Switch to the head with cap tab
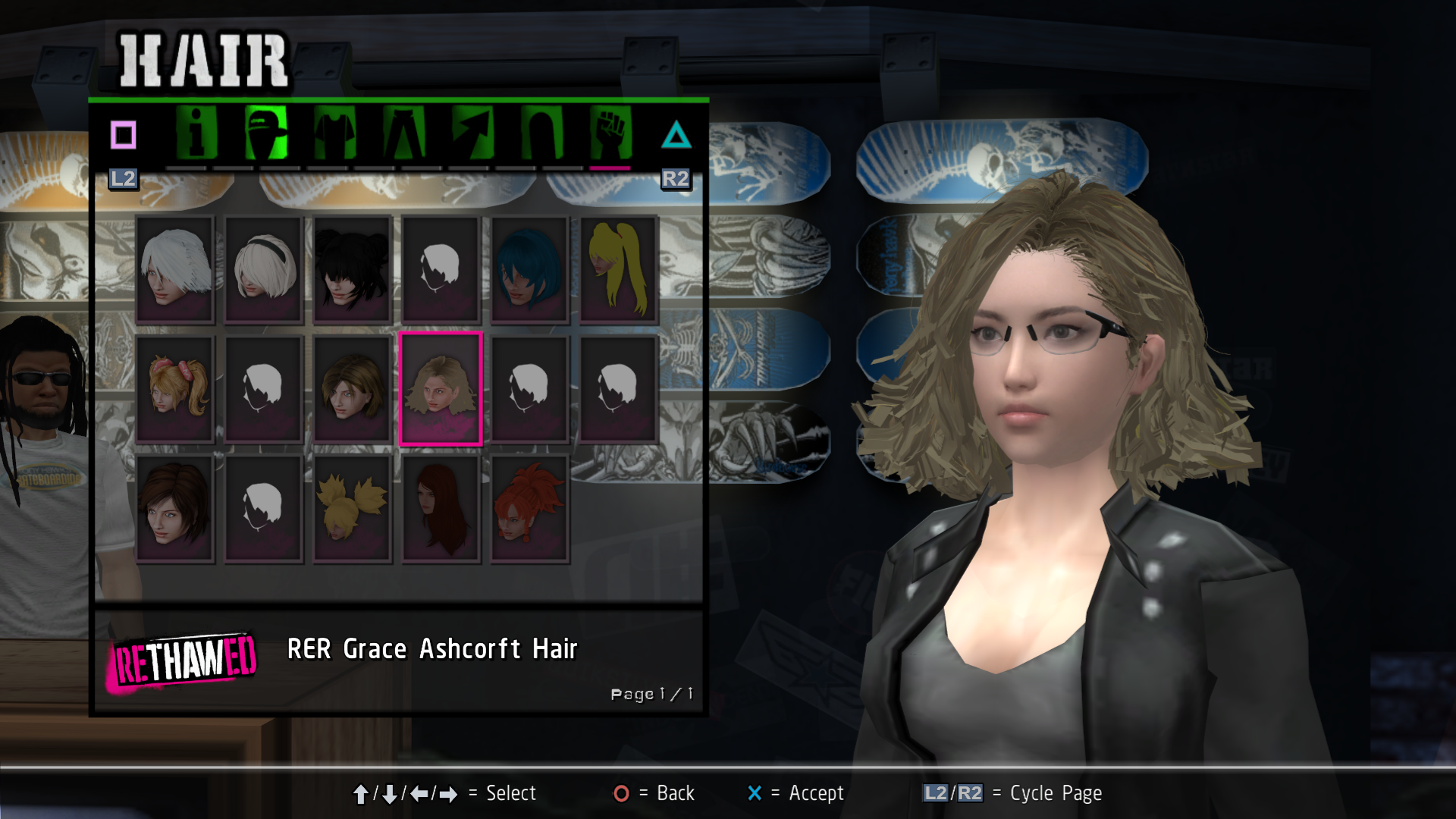This screenshot has height=819, width=1456. point(266,133)
